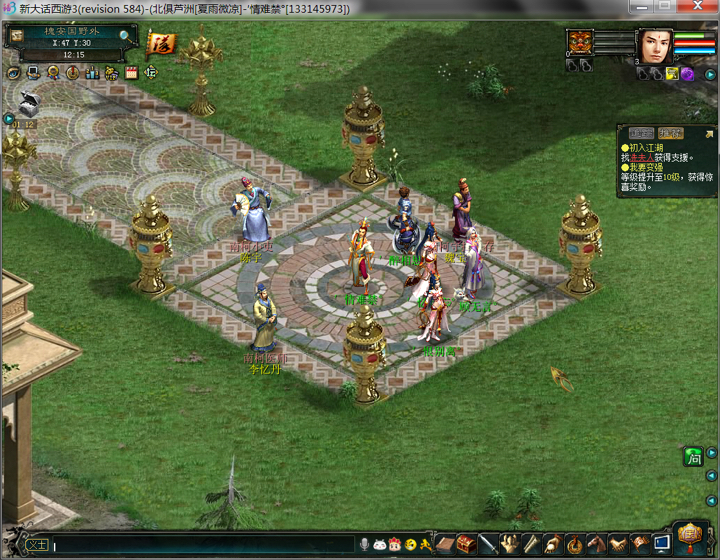This screenshot has width=720, height=560.
Task: Open the red calendar icon
Action: point(131,73)
